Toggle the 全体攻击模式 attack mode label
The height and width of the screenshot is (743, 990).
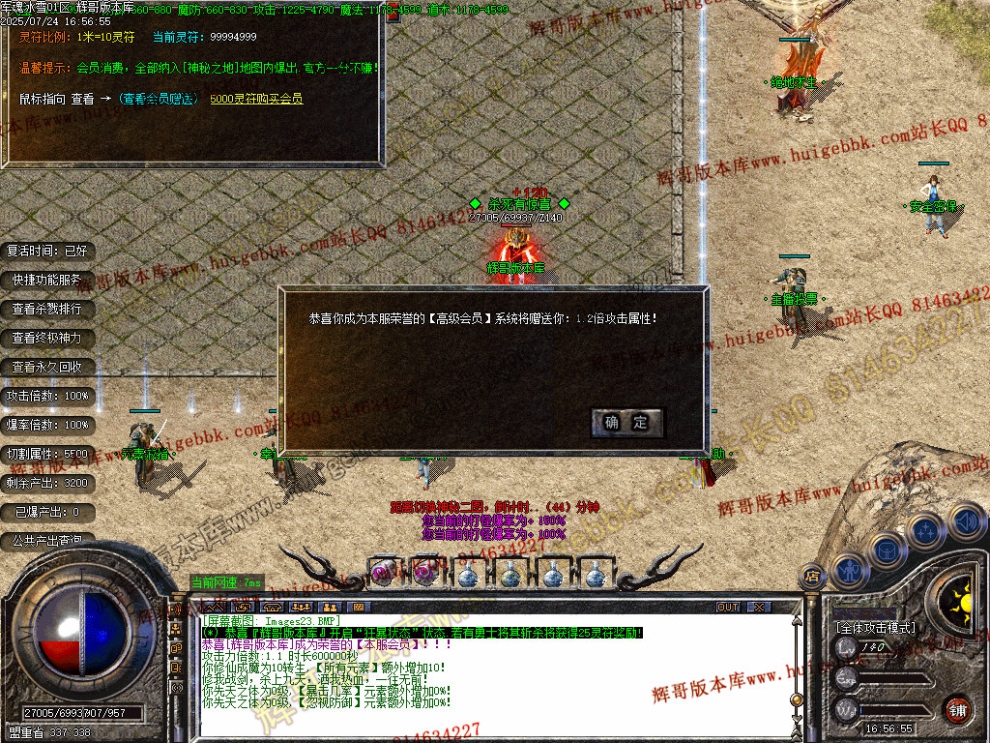coord(874,627)
